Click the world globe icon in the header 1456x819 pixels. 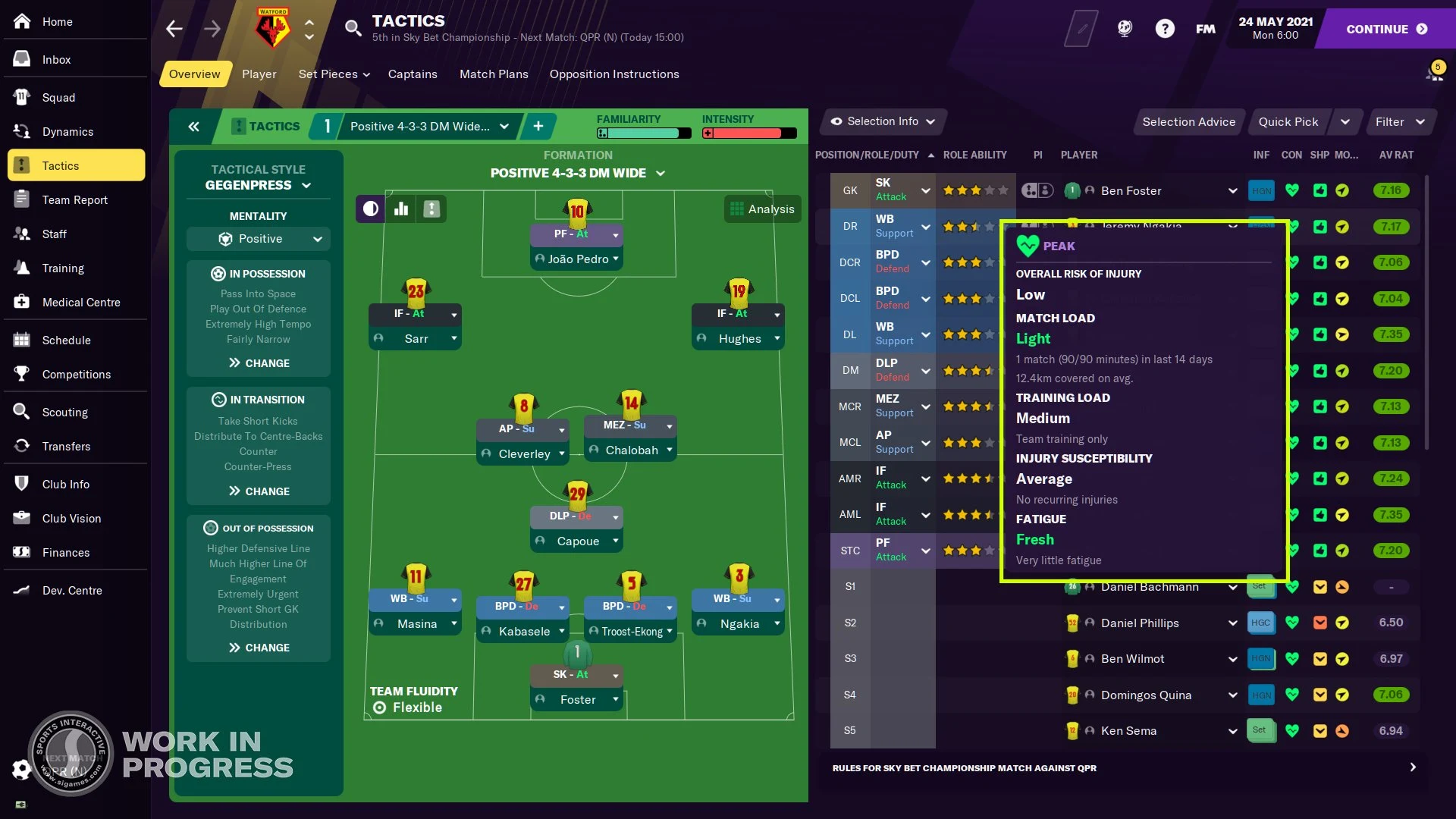click(1125, 28)
